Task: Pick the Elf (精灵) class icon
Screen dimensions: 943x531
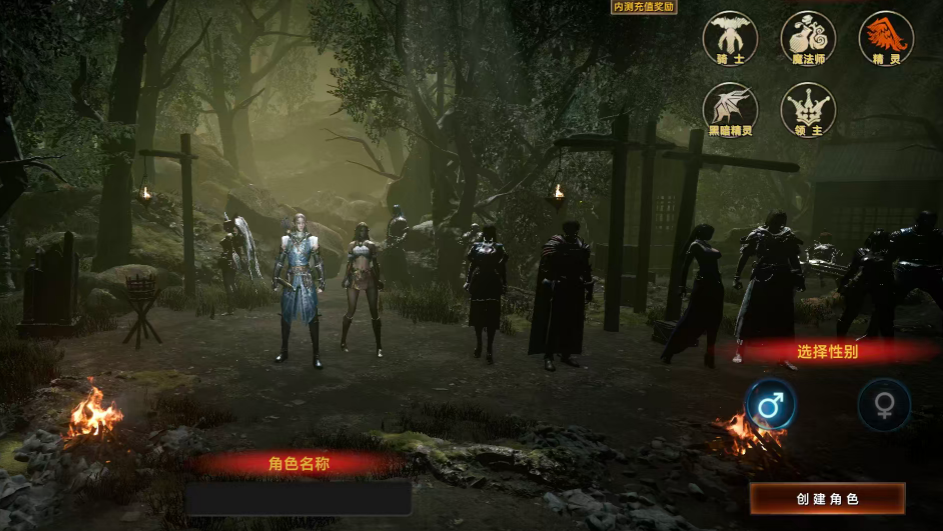Action: point(886,37)
